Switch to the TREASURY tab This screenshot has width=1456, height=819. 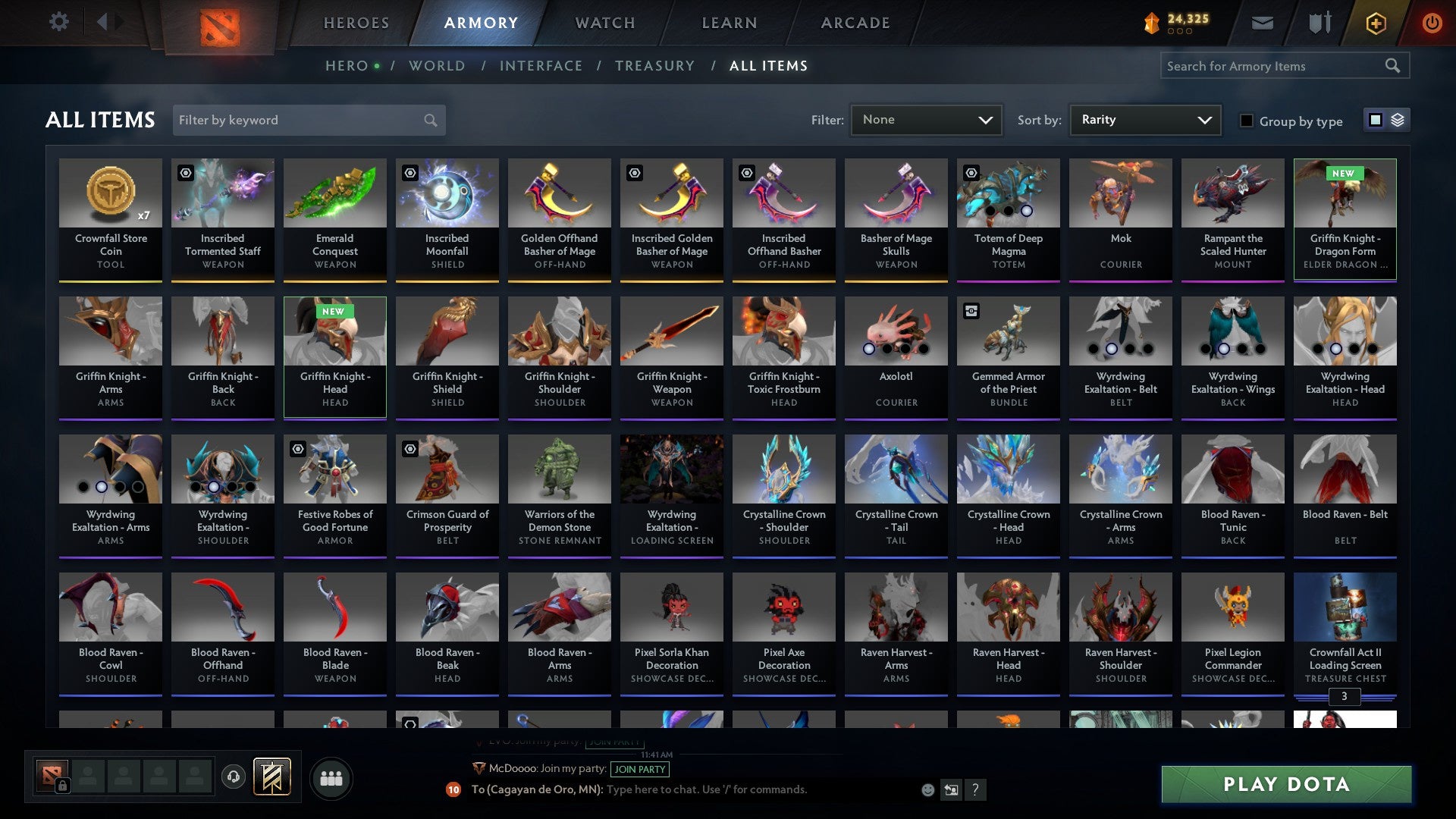(654, 66)
